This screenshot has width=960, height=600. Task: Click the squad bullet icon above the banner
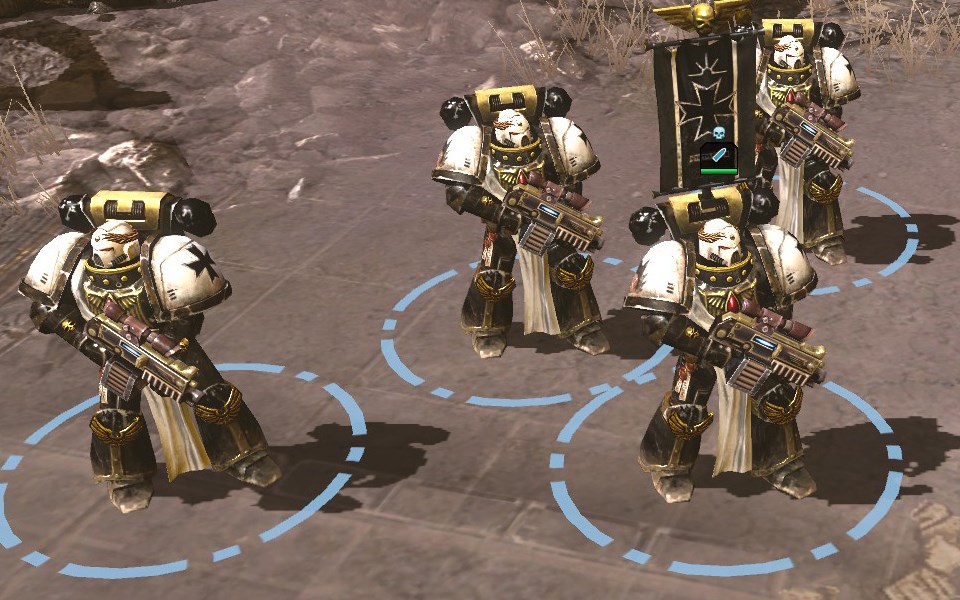coord(718,156)
